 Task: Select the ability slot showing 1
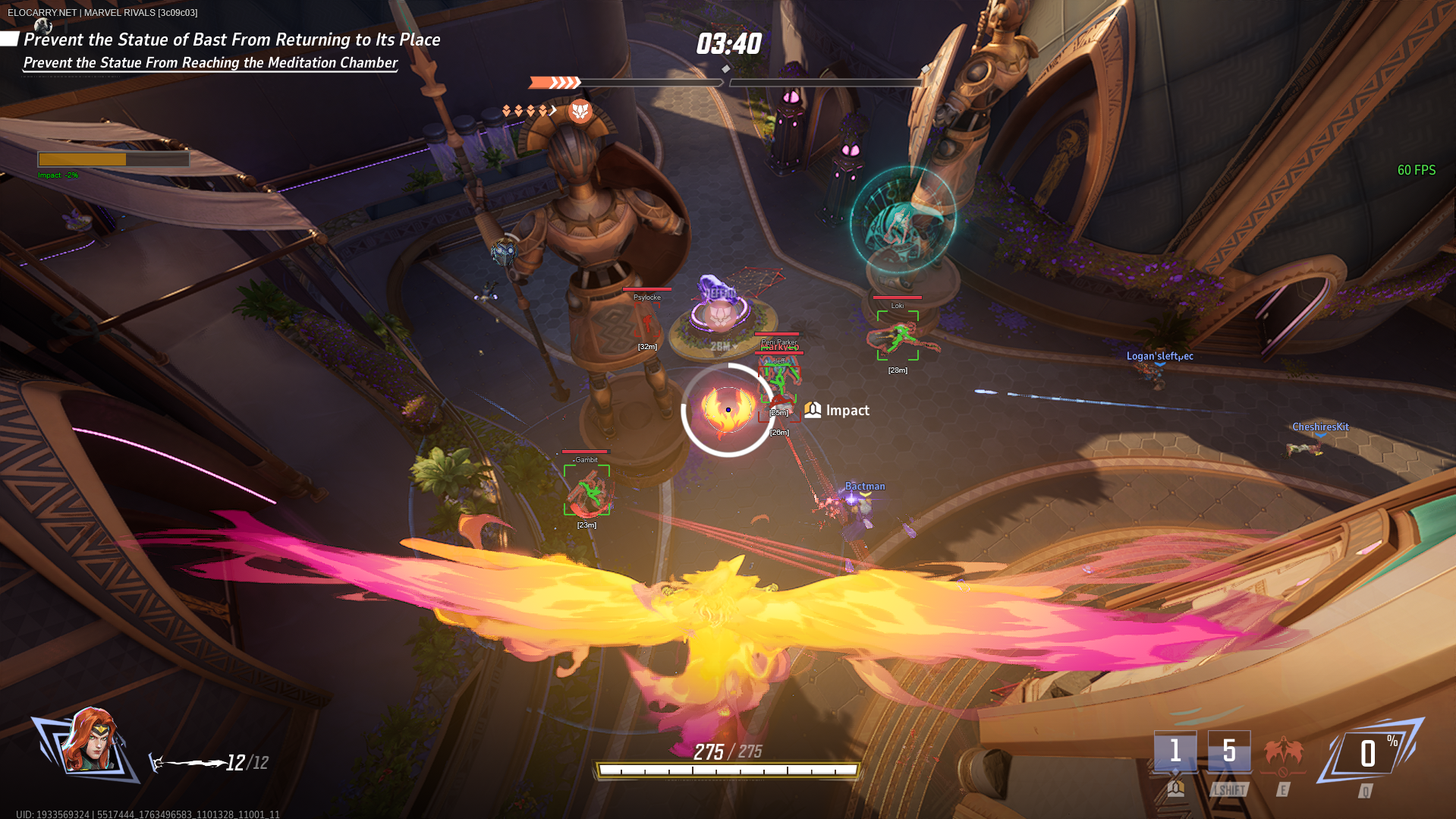pyautogui.click(x=1175, y=751)
